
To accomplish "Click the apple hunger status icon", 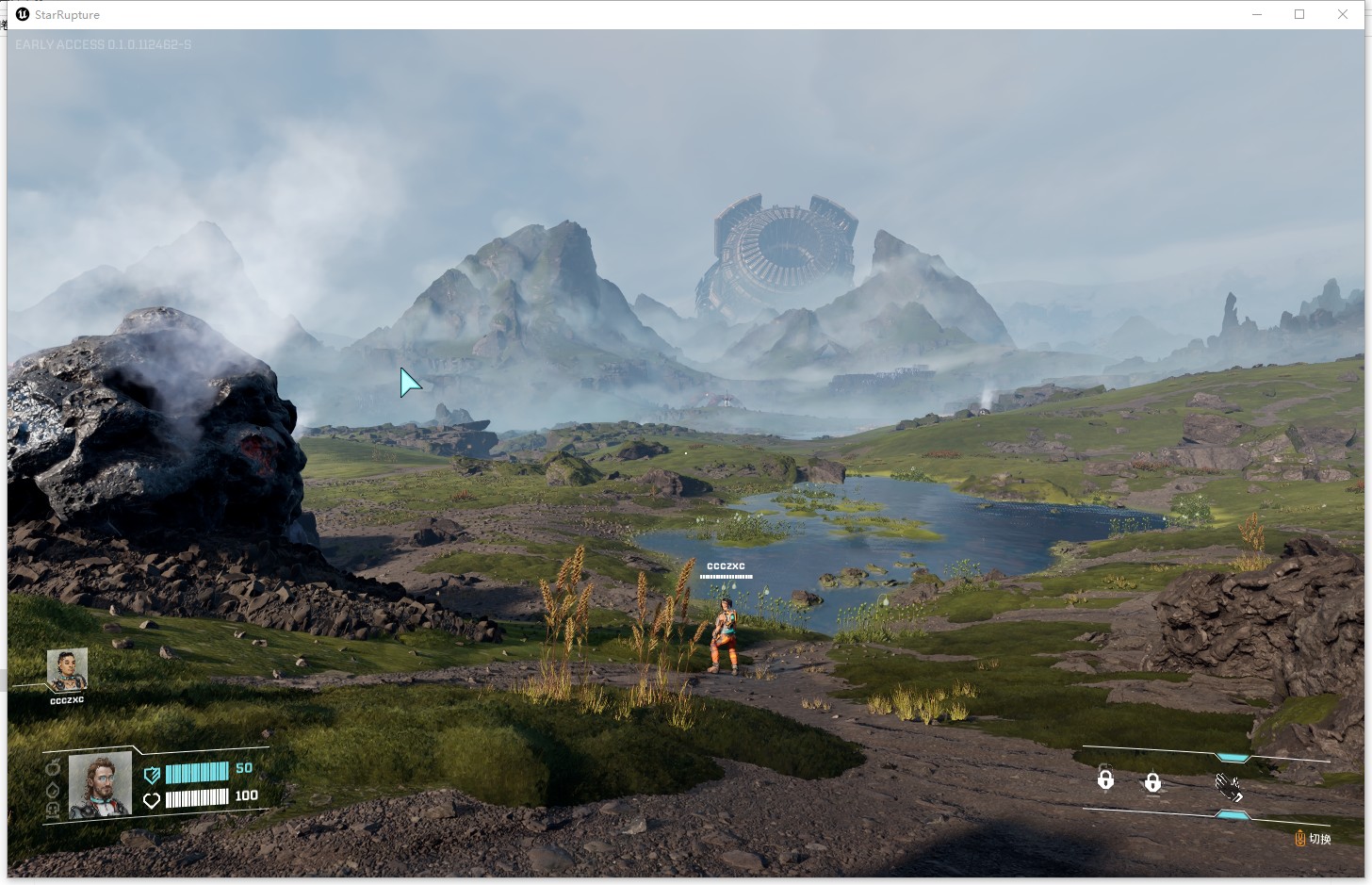I will tap(53, 767).
